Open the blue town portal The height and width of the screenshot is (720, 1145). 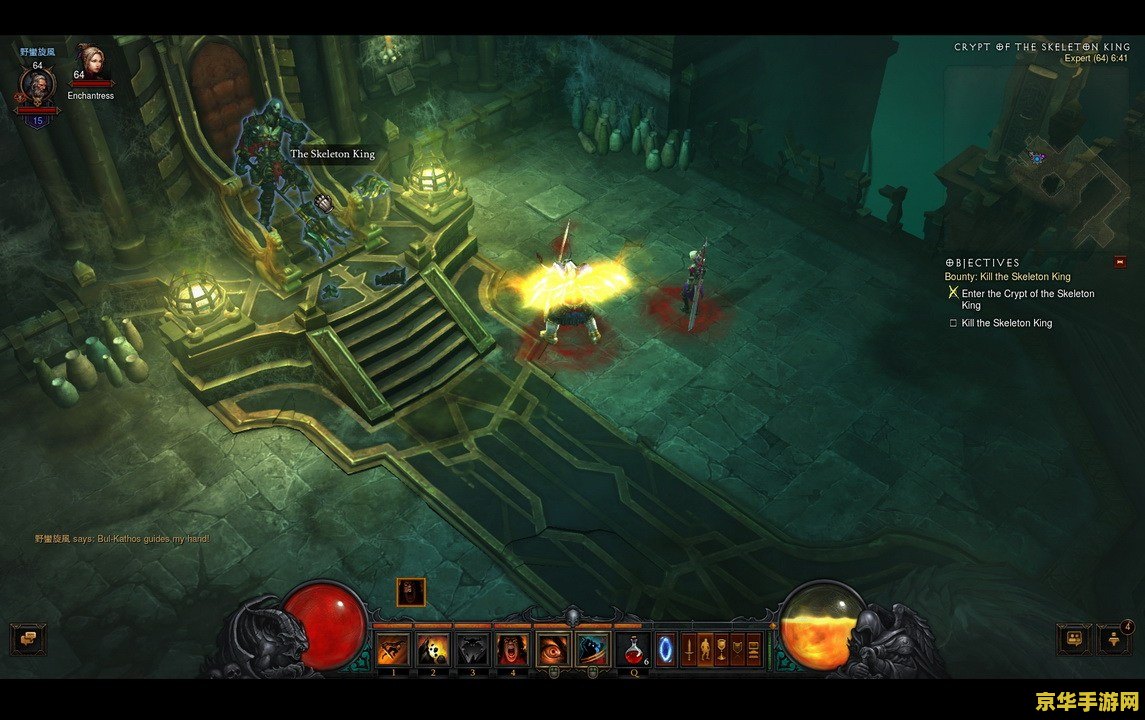pyautogui.click(x=665, y=649)
